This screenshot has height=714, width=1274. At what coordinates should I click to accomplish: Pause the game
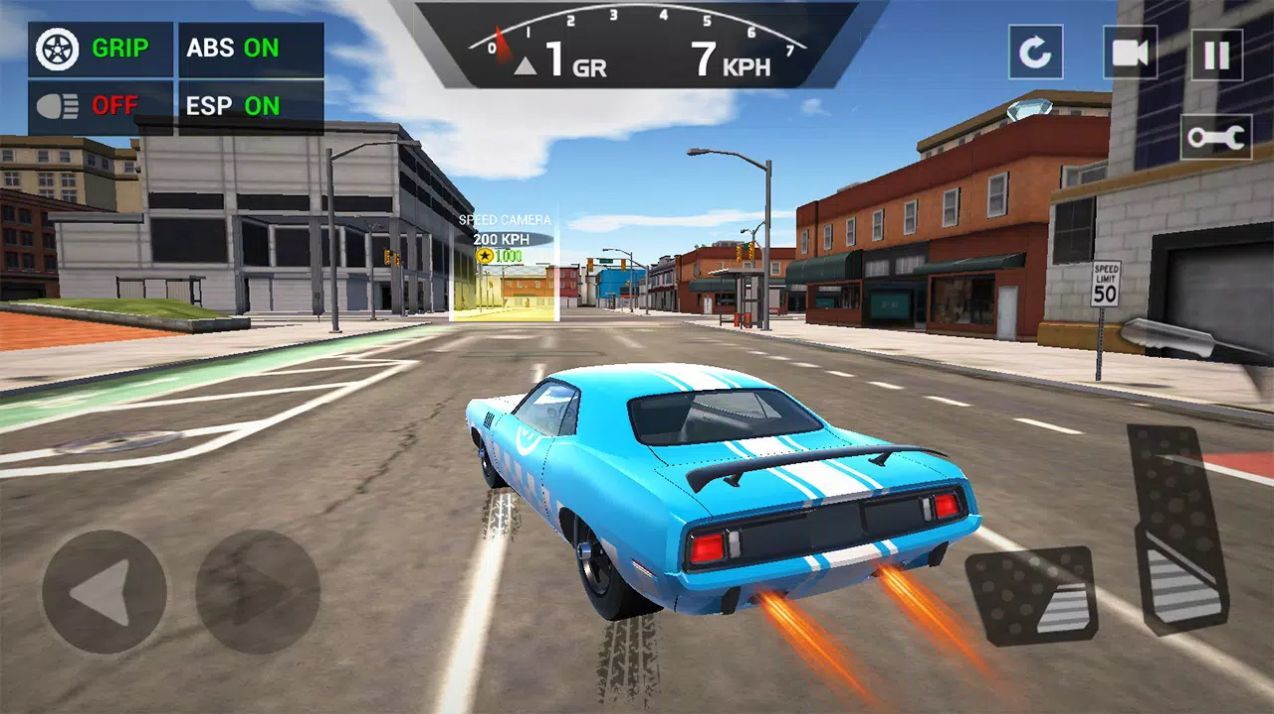pyautogui.click(x=1216, y=54)
